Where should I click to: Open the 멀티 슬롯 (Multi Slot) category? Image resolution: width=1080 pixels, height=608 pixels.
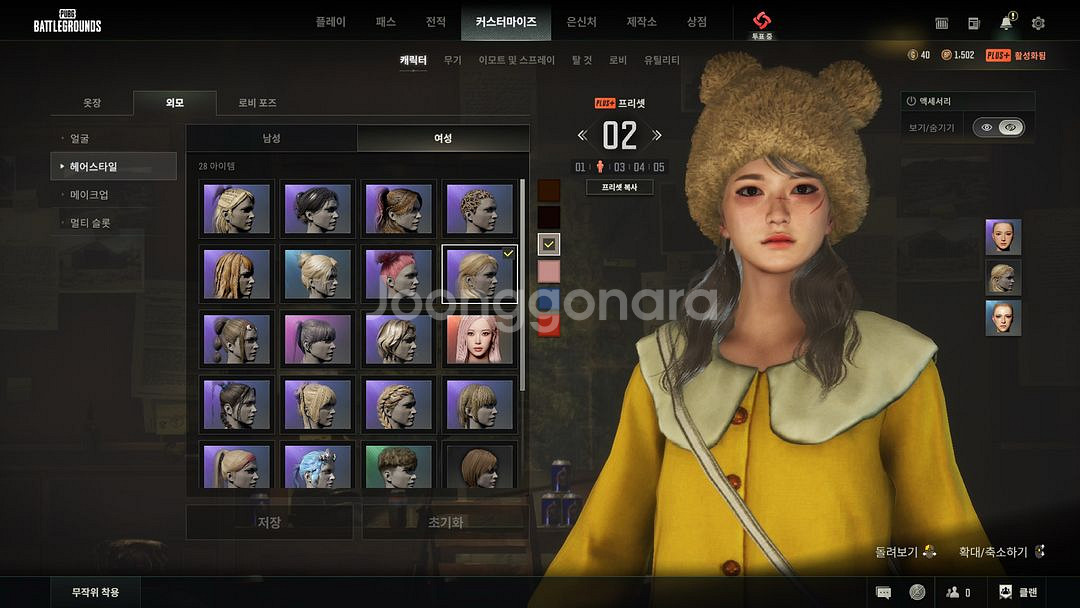(90, 222)
